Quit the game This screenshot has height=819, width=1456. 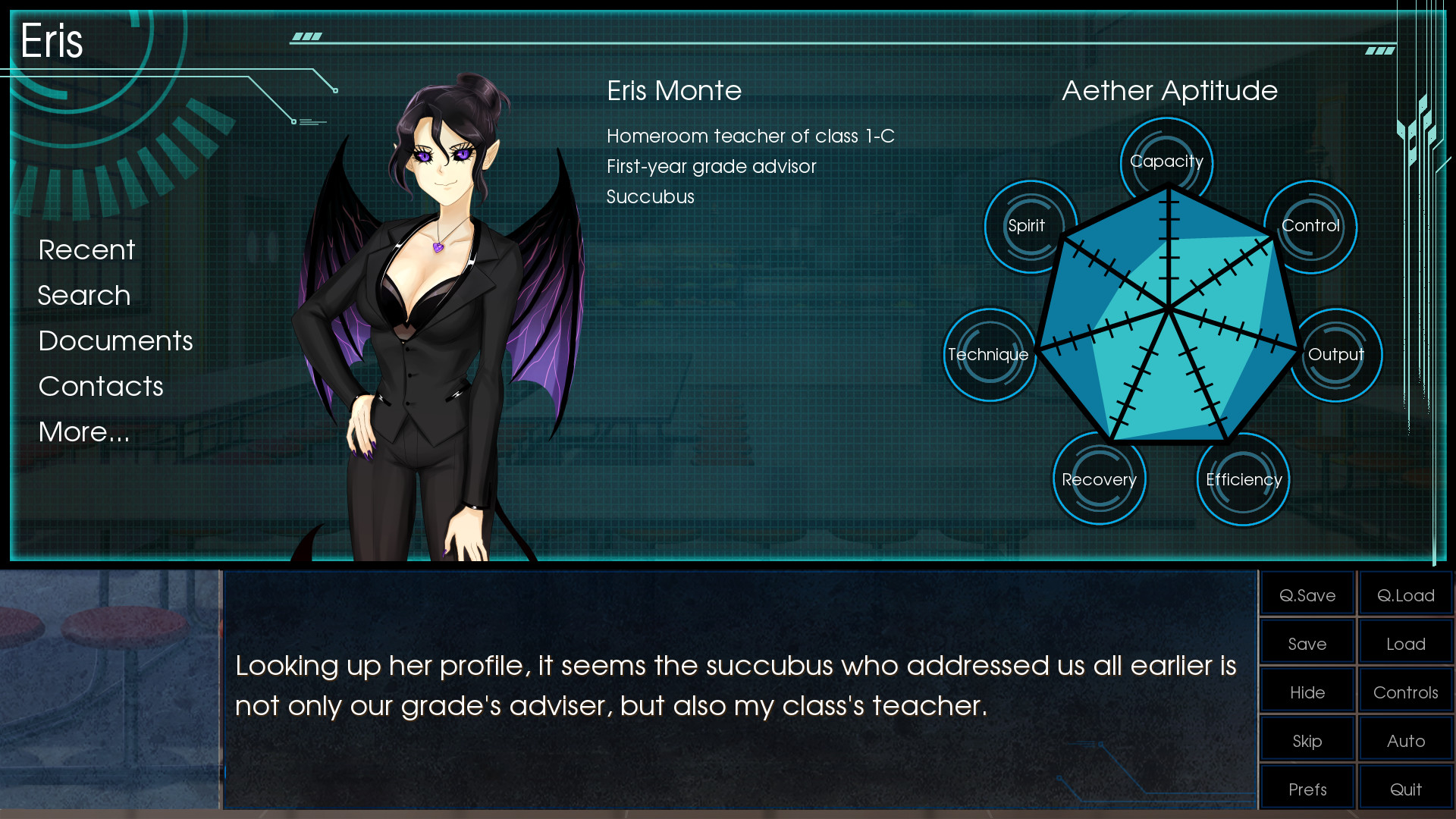[1405, 788]
